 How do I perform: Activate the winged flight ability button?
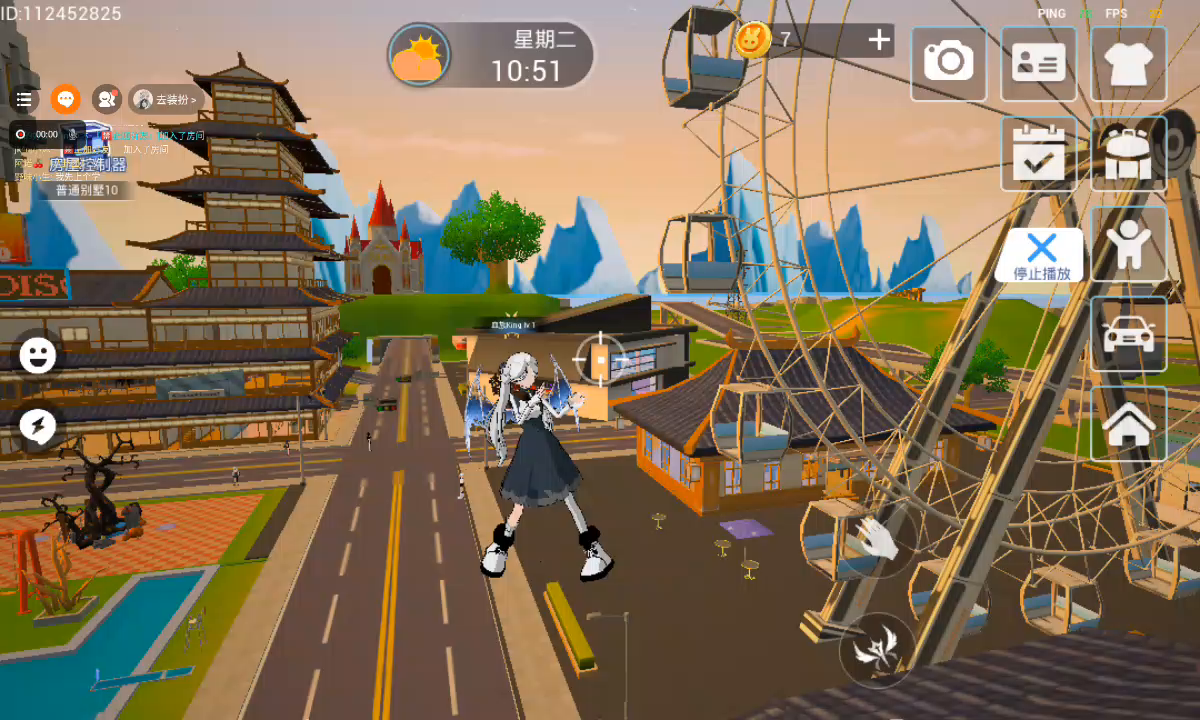pos(876,650)
